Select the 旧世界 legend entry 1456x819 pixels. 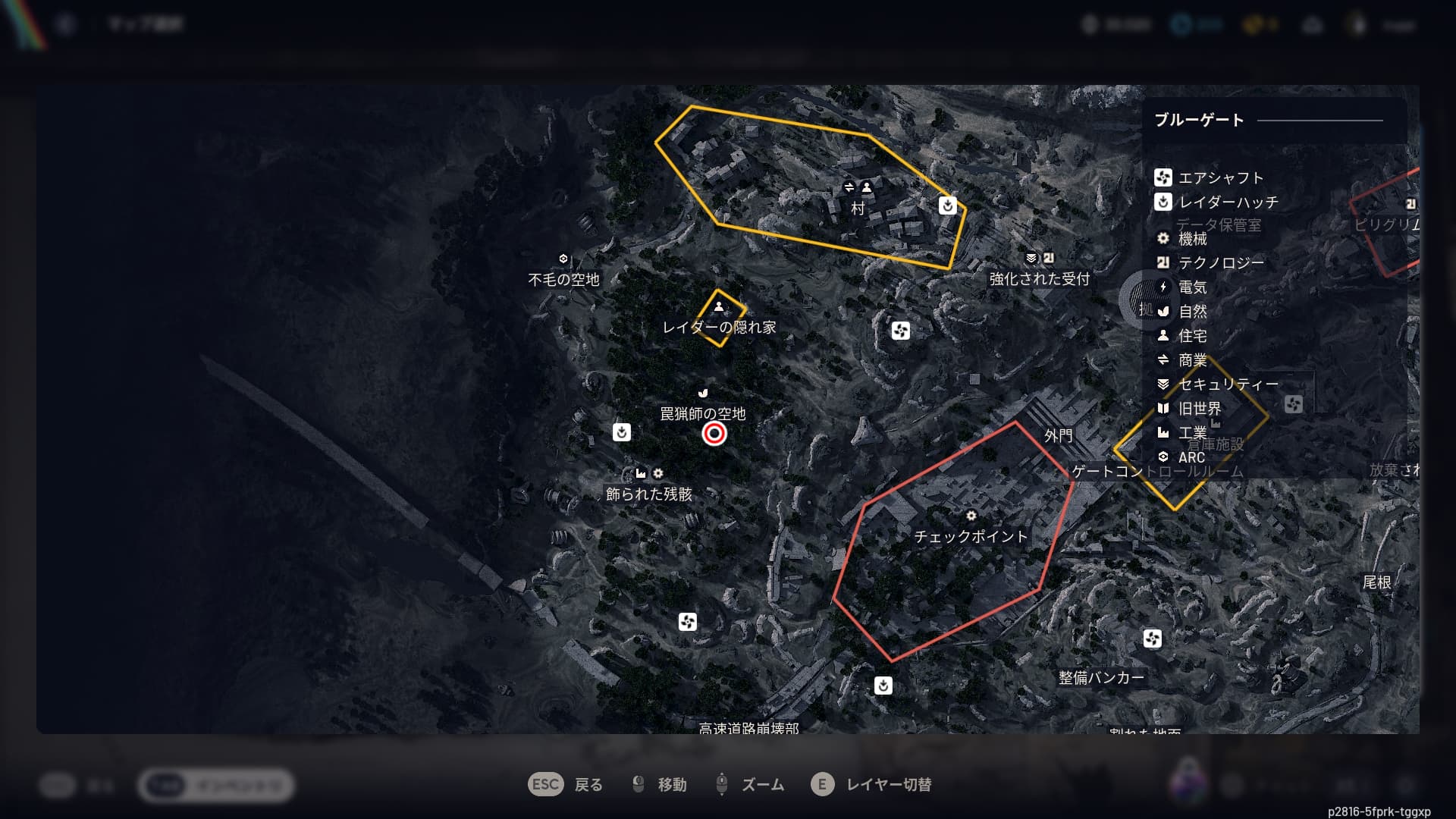[x=1199, y=409]
